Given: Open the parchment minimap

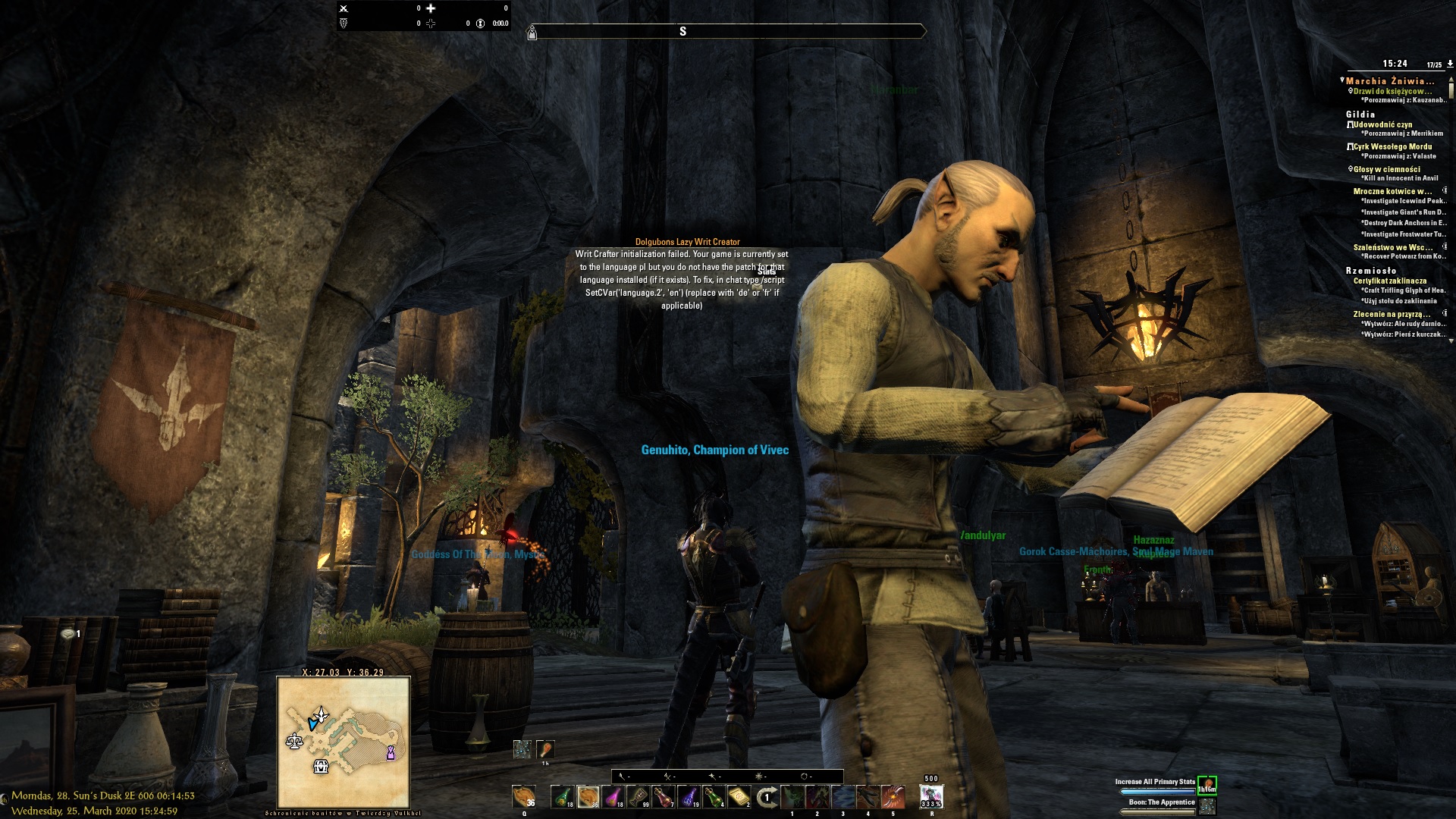Looking at the screenshot, I should coord(344,742).
